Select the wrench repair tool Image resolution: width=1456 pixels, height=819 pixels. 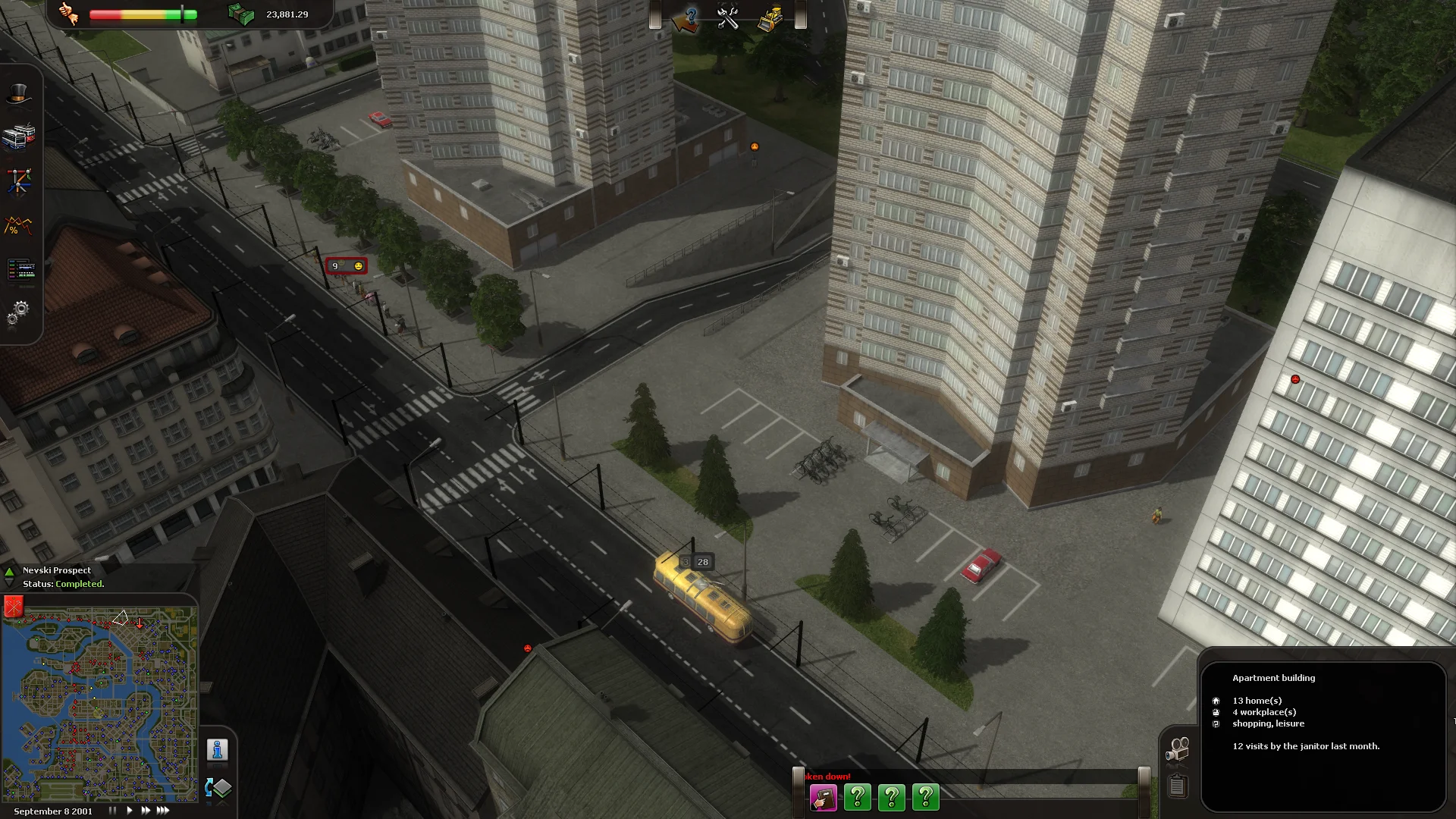click(x=729, y=17)
